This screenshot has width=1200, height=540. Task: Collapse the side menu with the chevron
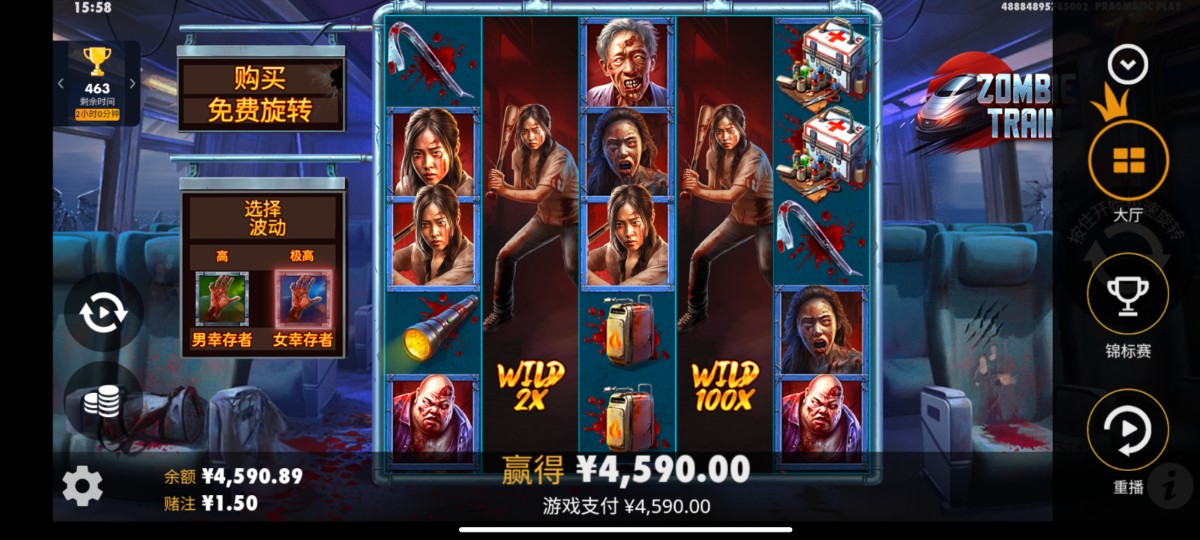(1128, 66)
